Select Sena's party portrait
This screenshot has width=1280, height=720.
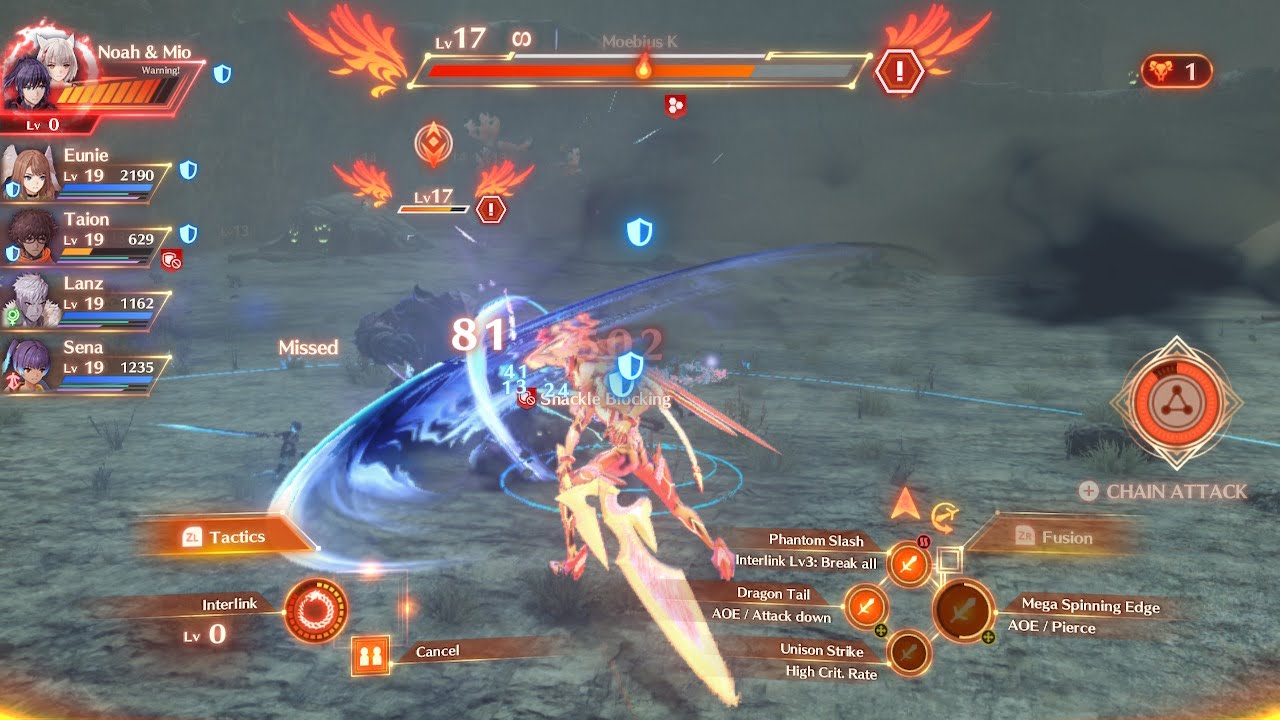[31, 366]
